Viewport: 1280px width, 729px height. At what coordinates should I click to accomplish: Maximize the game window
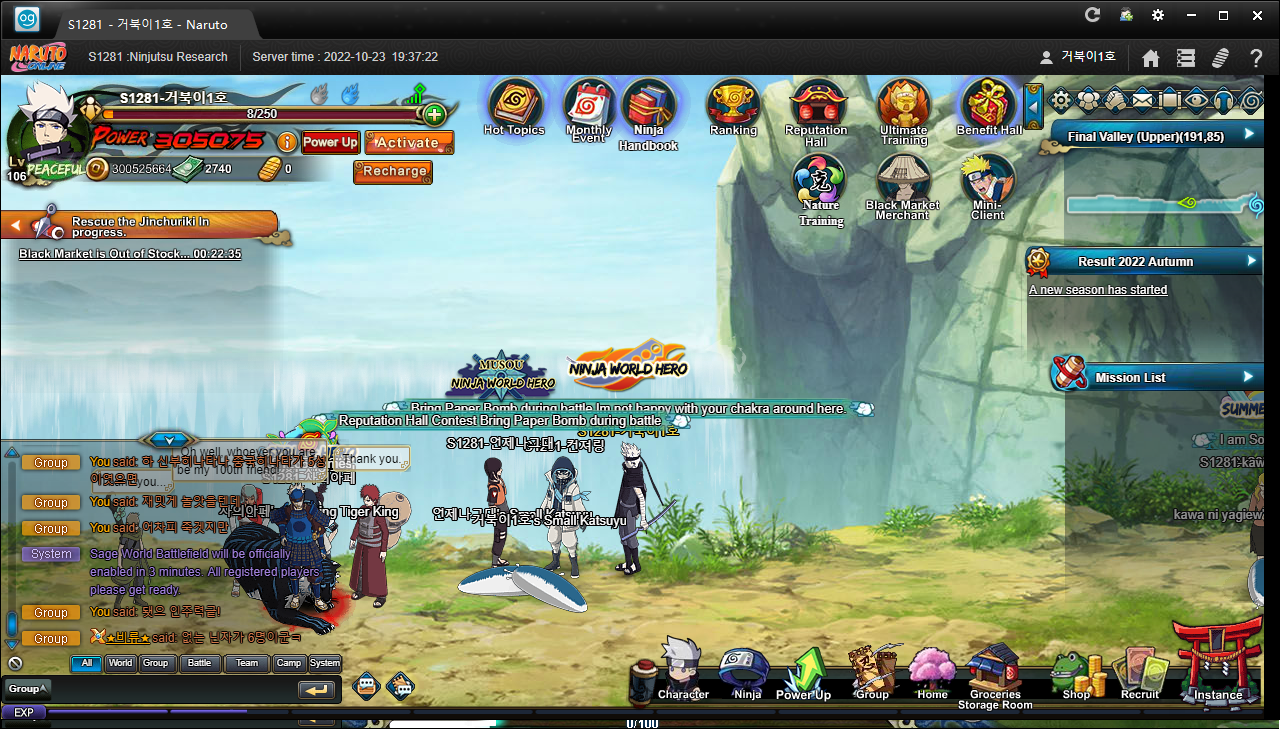pos(1223,15)
